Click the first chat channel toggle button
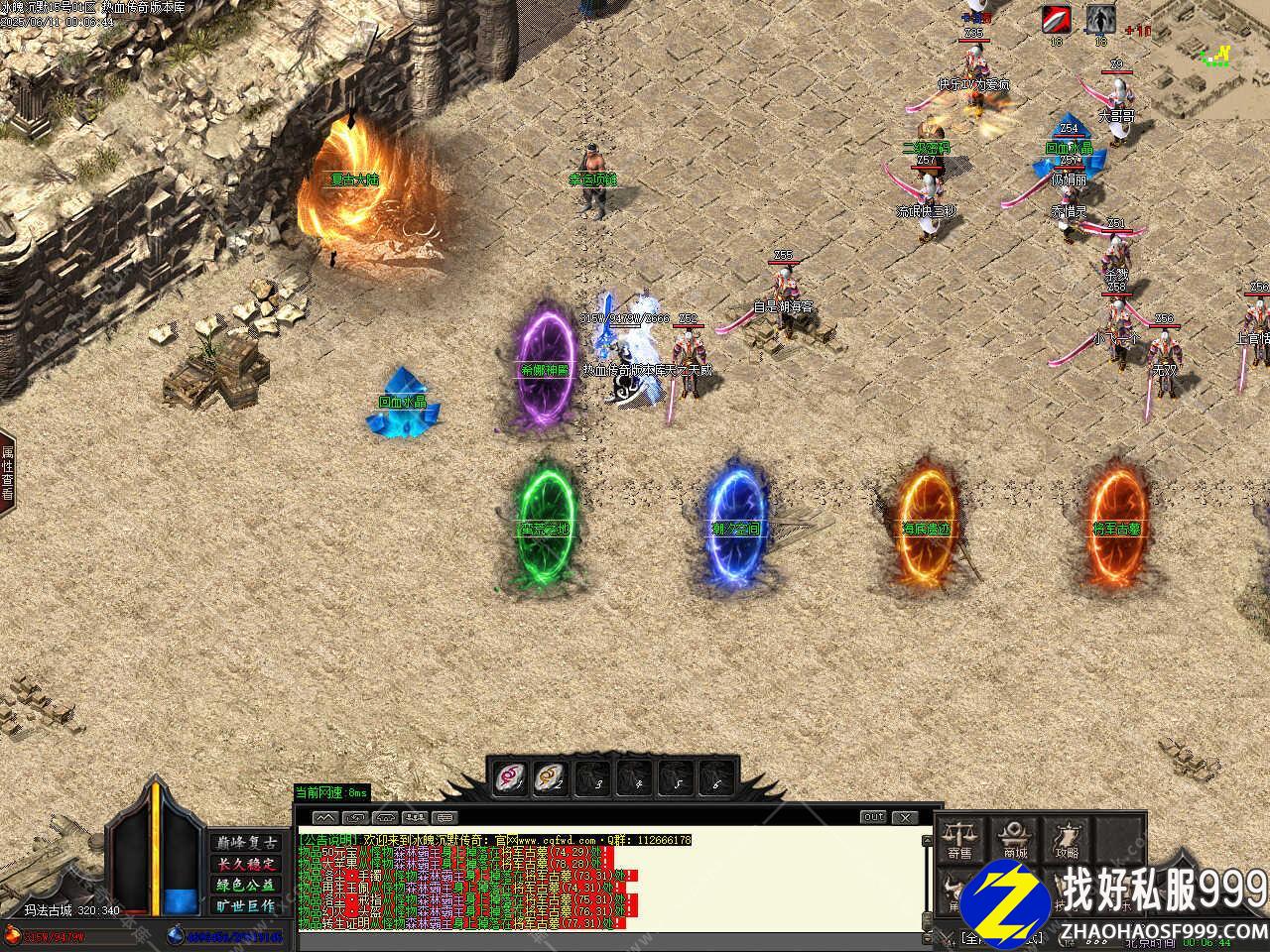 [325, 818]
